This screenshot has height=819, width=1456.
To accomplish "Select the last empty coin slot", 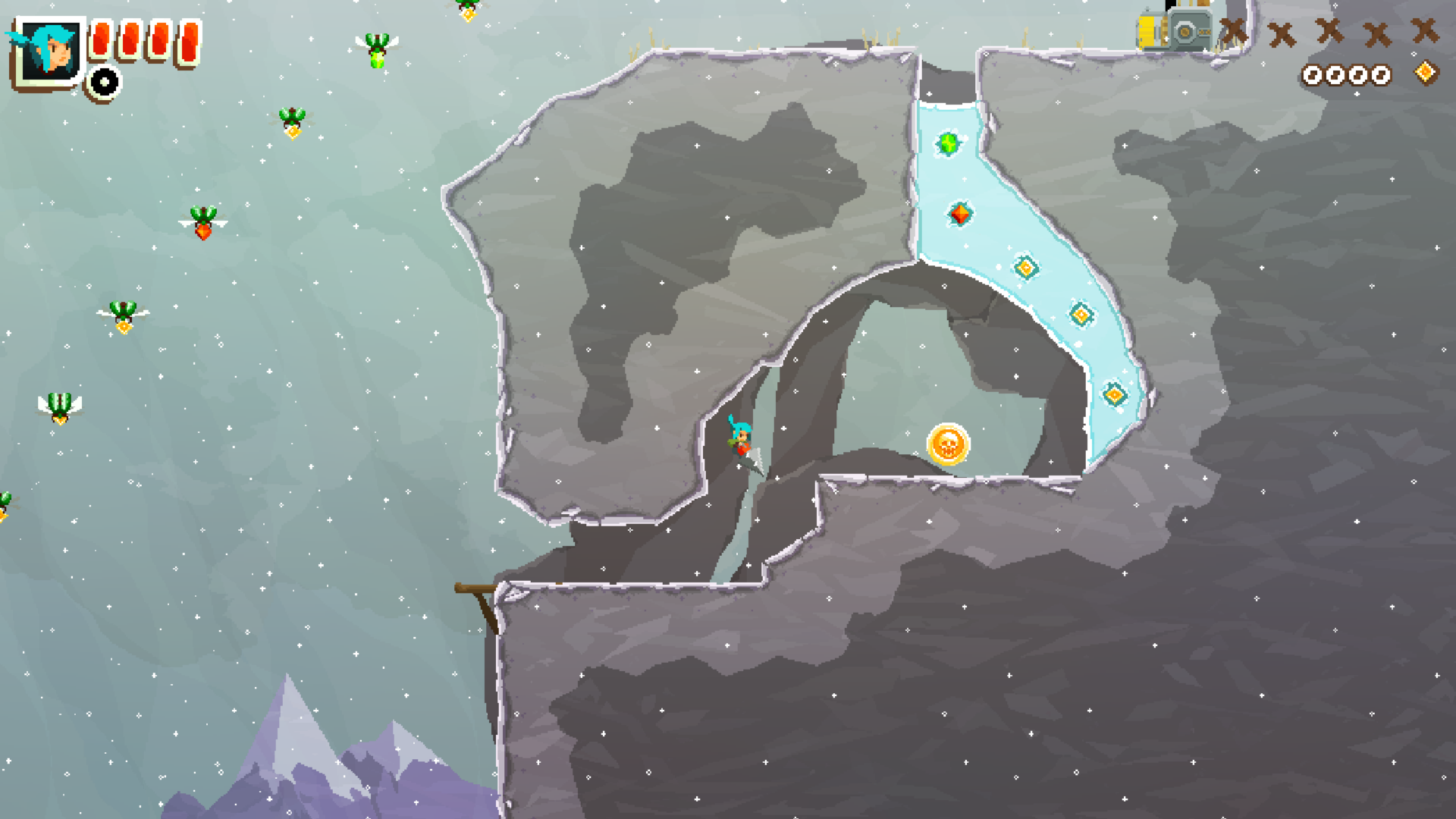I will pyautogui.click(x=1382, y=75).
